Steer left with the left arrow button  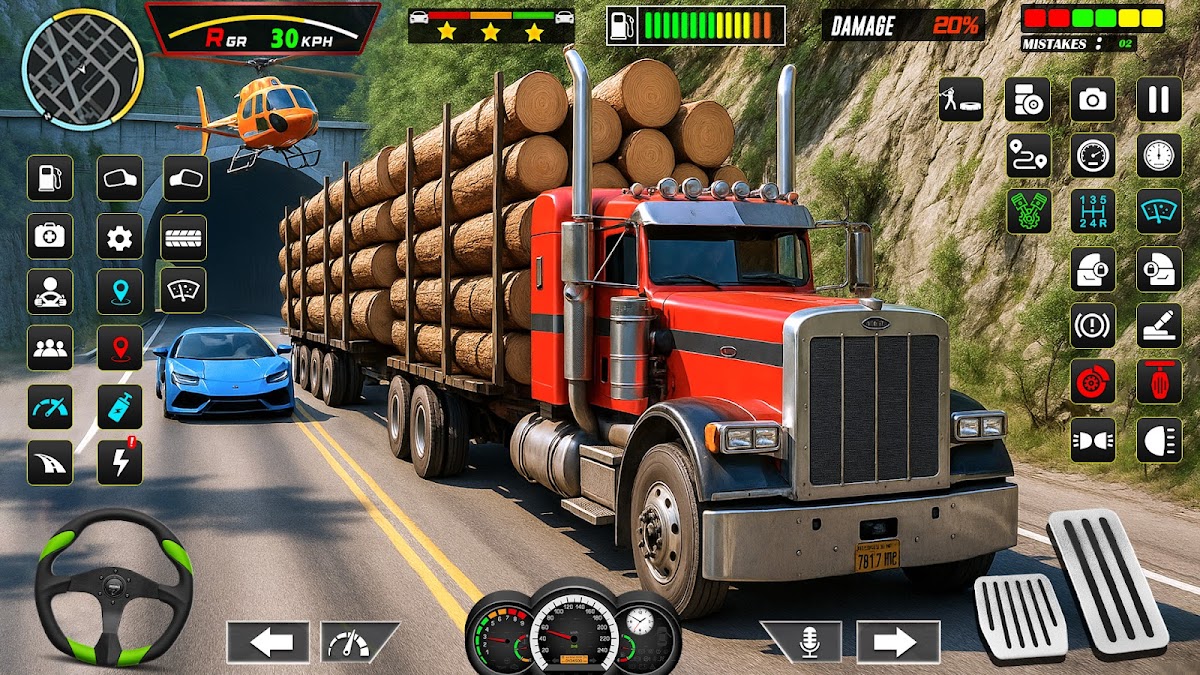pos(267,642)
